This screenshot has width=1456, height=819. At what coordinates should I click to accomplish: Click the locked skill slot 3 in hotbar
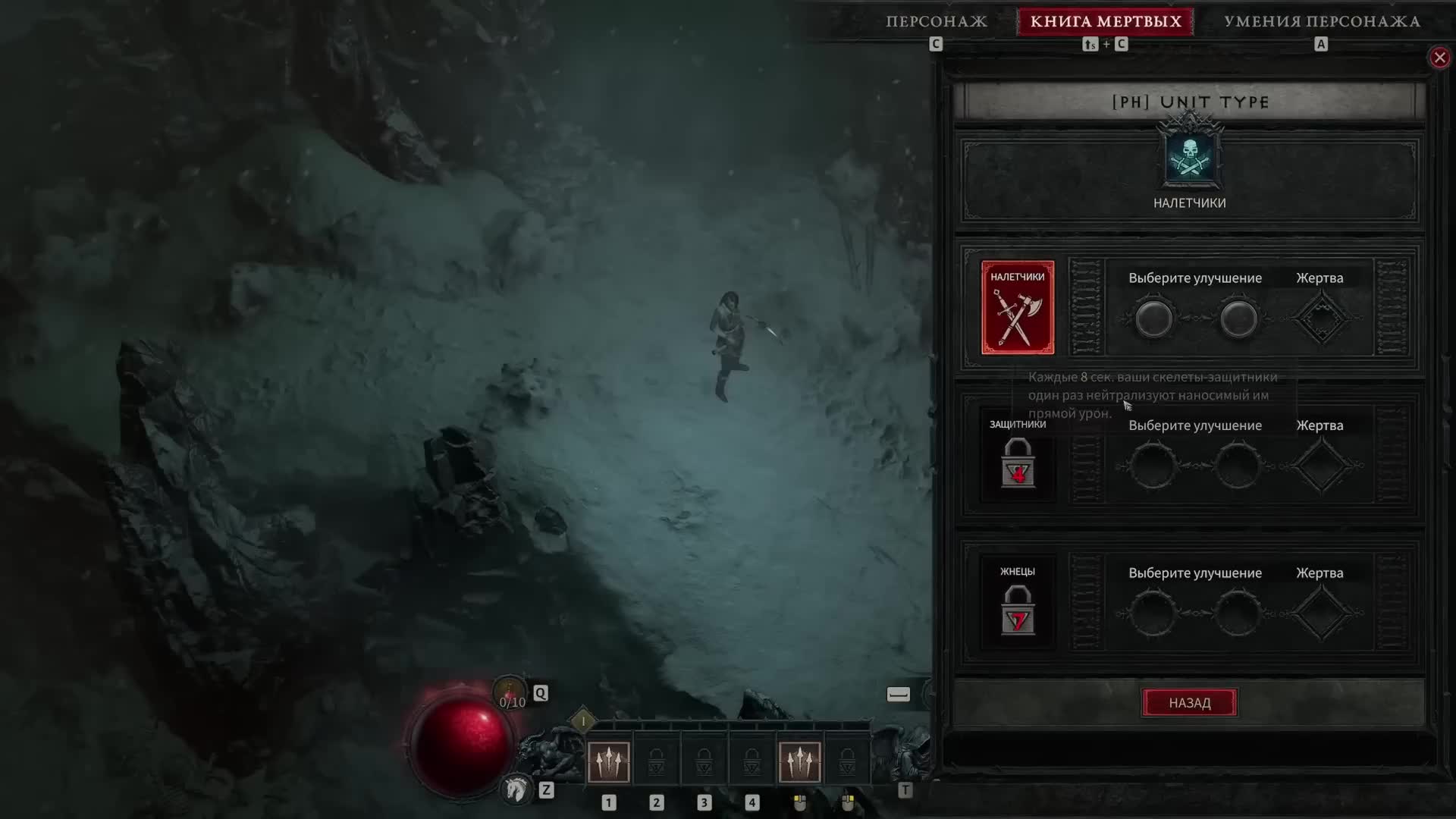pyautogui.click(x=704, y=762)
